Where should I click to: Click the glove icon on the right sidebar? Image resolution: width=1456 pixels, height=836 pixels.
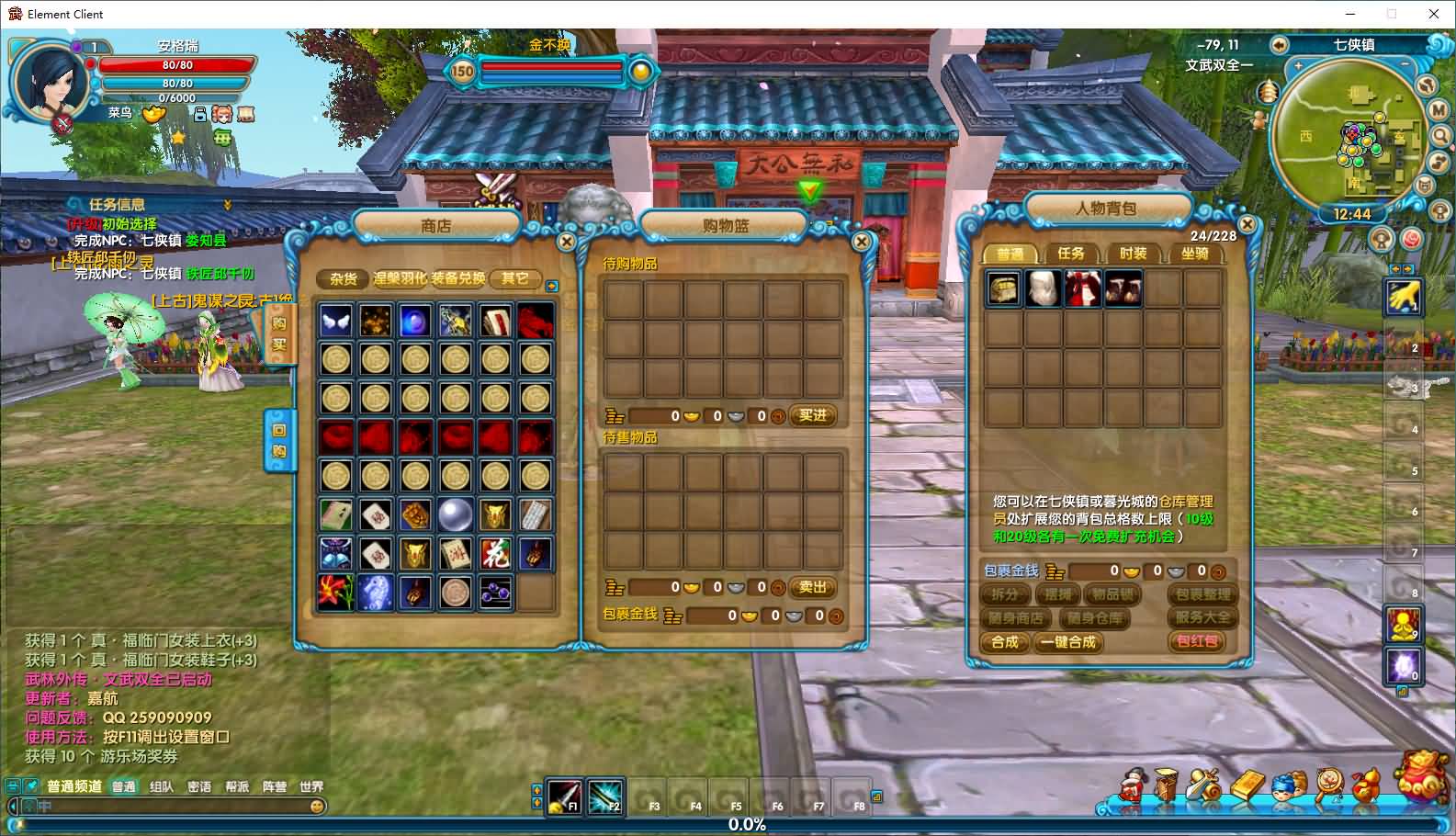tap(1403, 297)
